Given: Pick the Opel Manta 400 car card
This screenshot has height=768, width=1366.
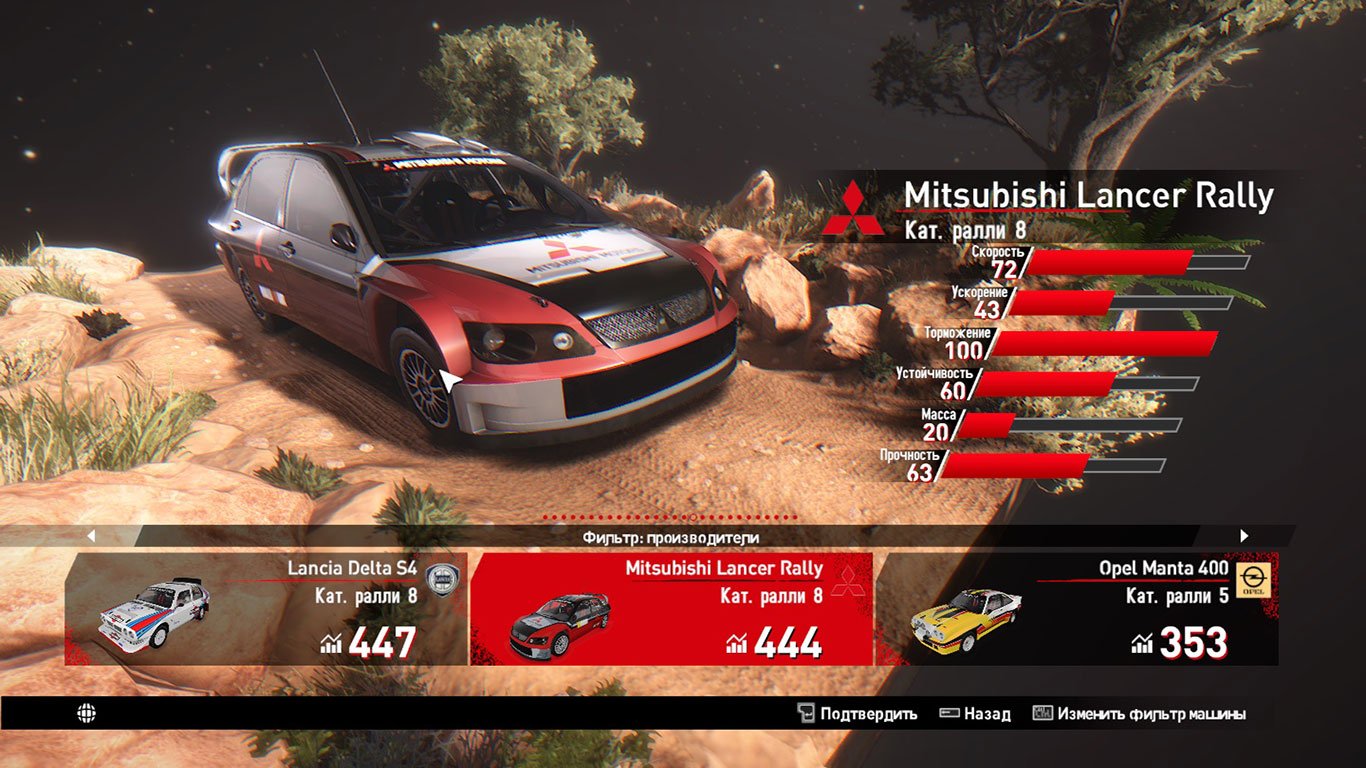Looking at the screenshot, I should (x=1076, y=608).
